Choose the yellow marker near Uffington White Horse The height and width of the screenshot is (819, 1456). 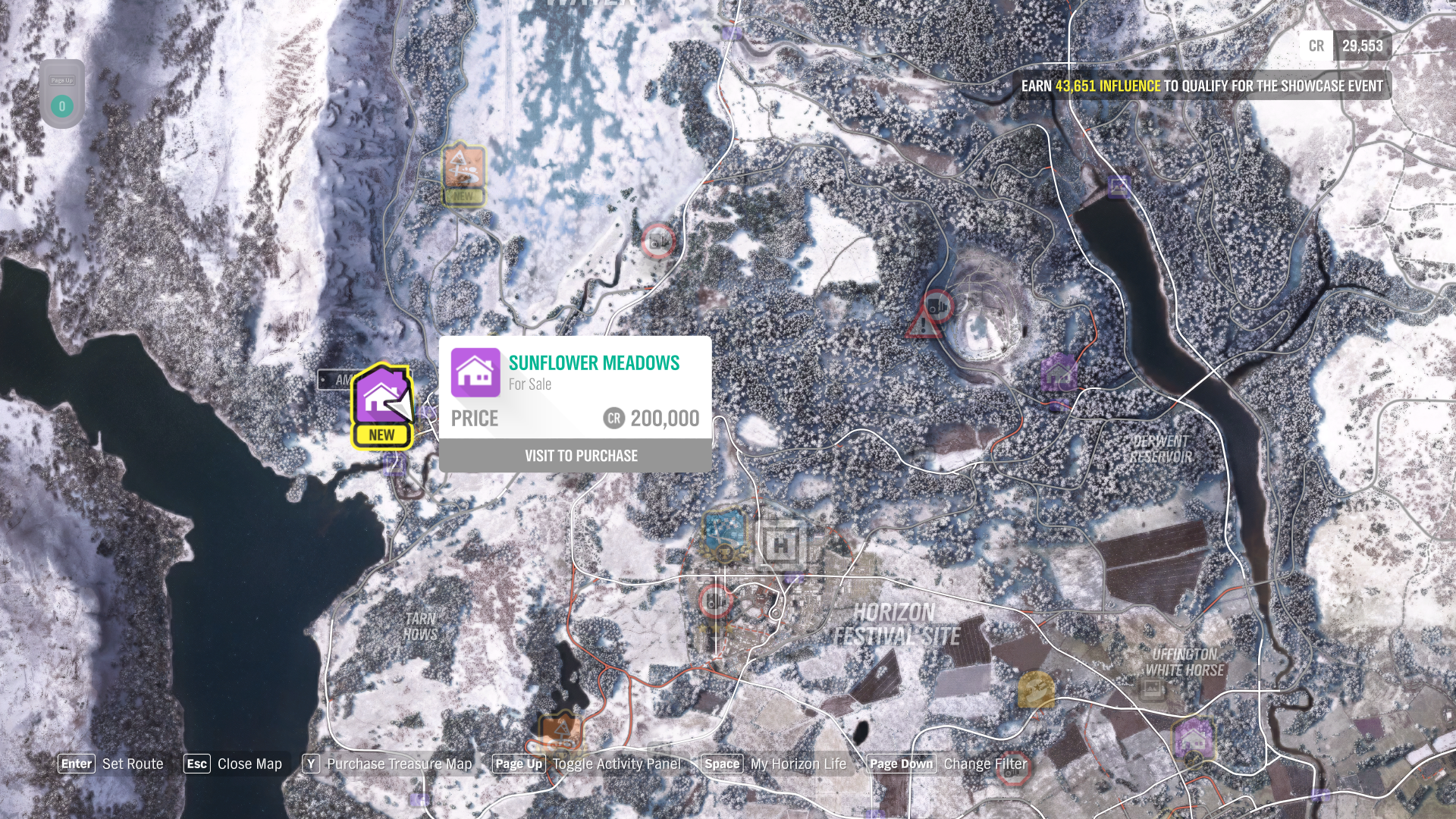pyautogui.click(x=1035, y=689)
